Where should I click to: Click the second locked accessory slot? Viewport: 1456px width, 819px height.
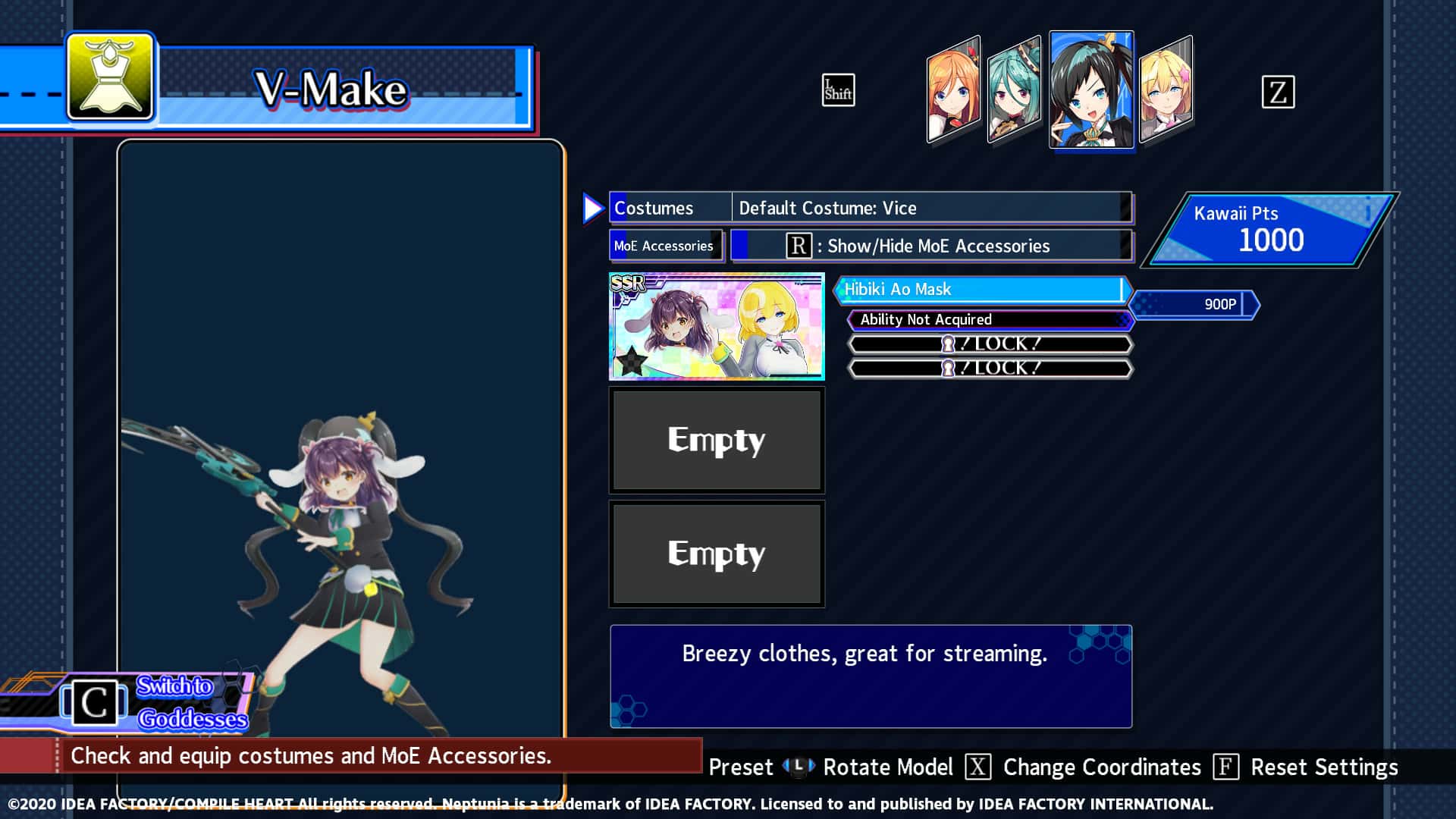[988, 368]
